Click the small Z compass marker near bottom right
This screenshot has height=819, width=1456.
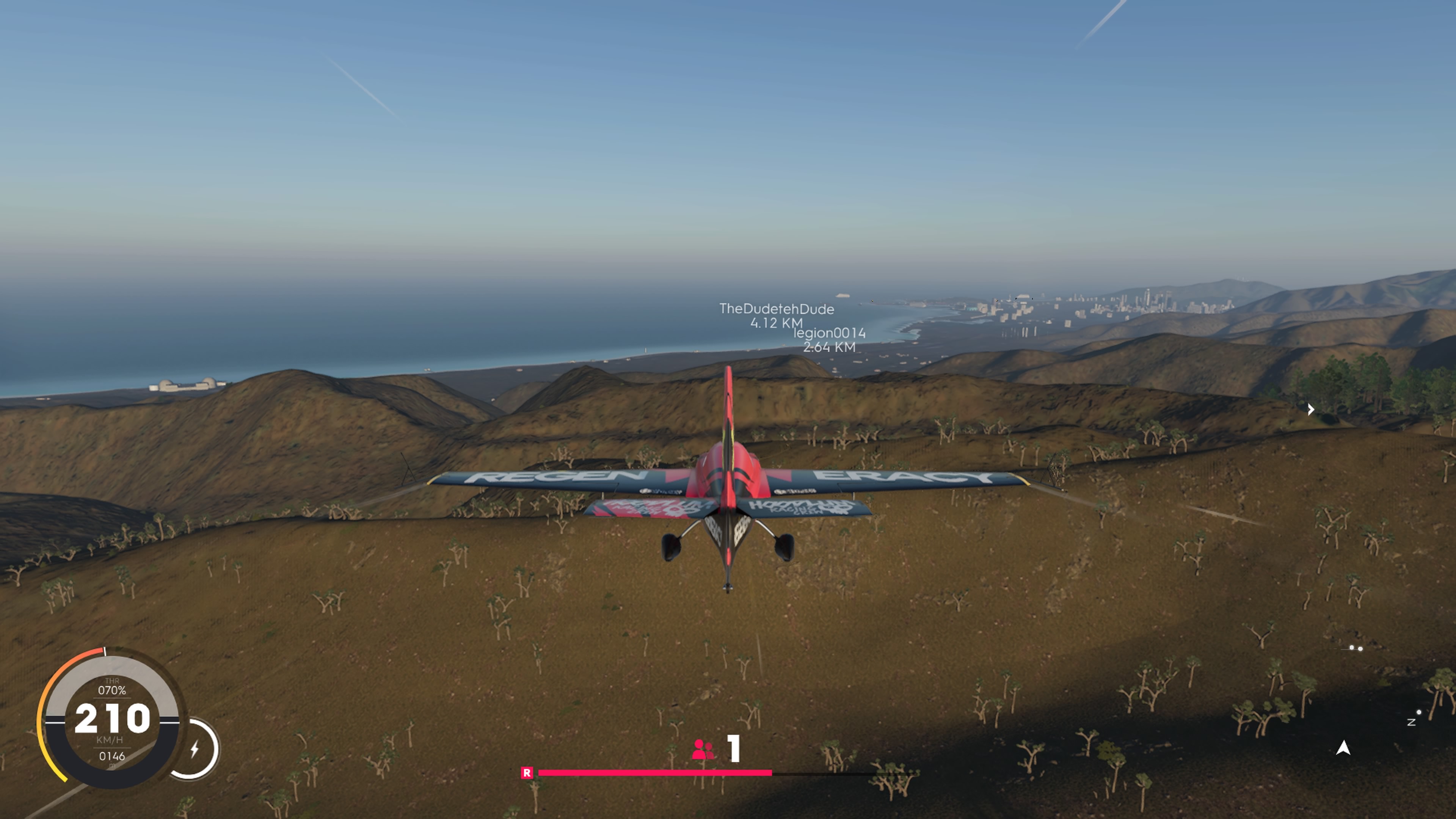1411,723
